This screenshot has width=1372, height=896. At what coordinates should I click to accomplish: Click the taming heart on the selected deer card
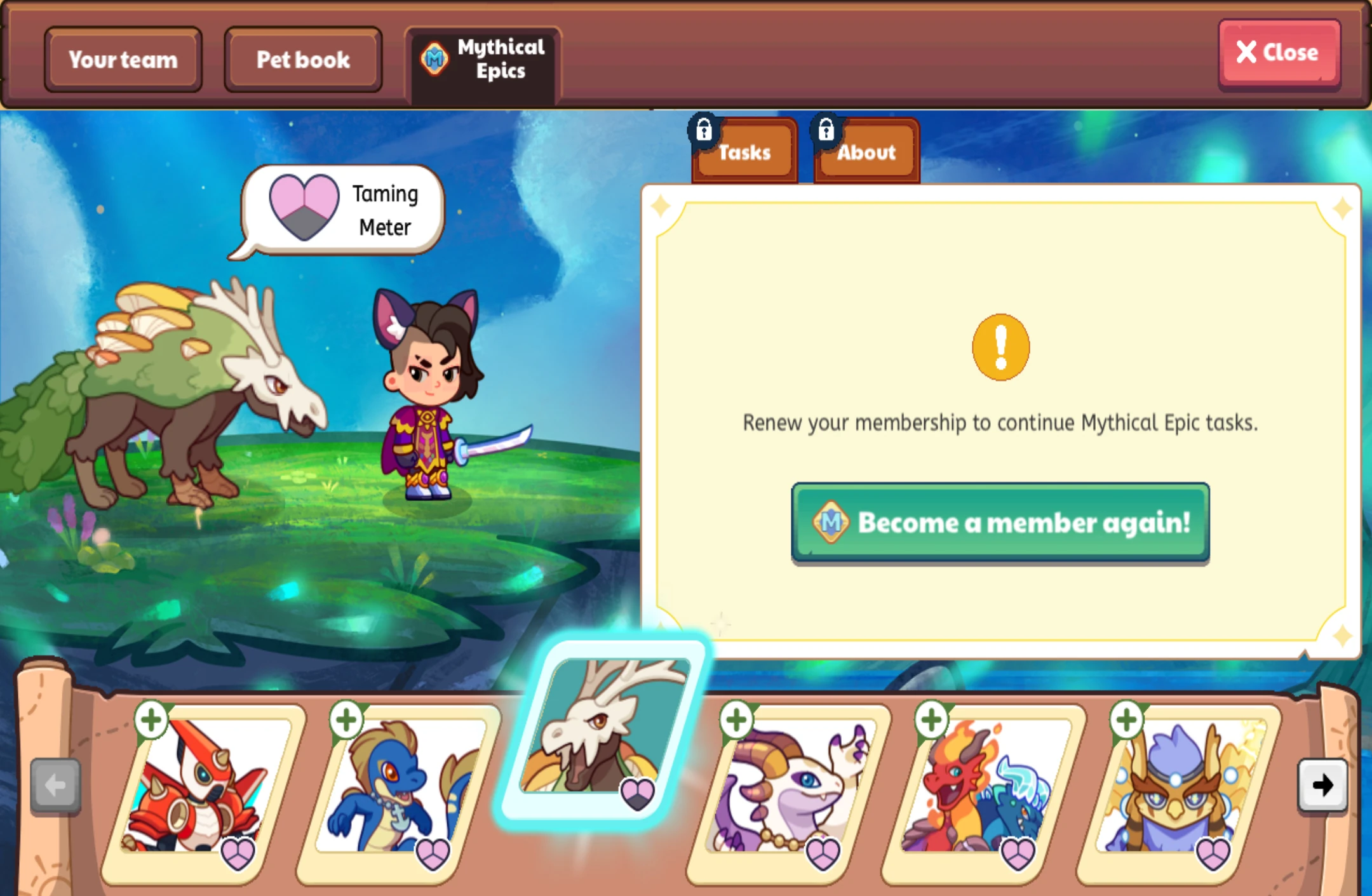click(638, 792)
